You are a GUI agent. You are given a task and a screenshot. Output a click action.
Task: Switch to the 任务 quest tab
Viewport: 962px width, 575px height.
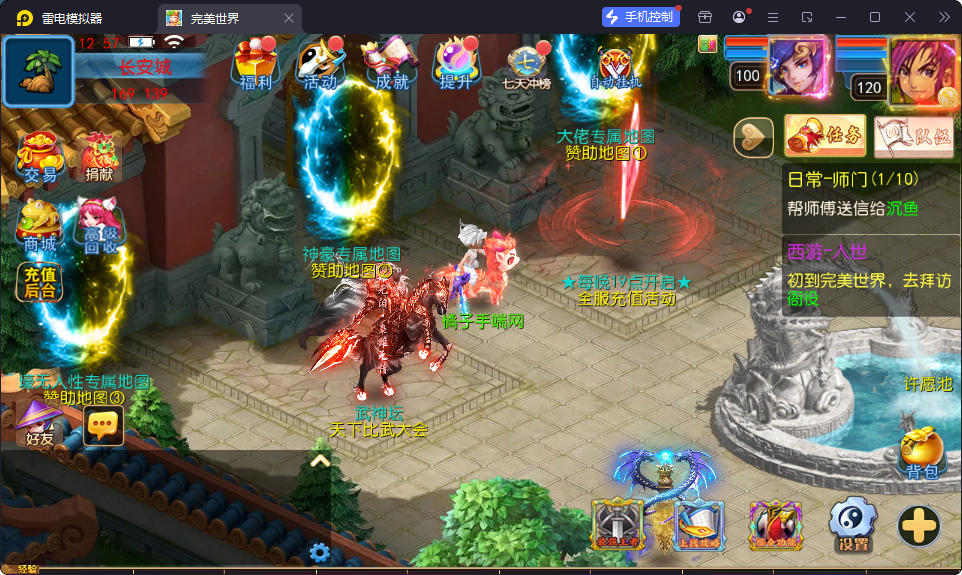[825, 137]
